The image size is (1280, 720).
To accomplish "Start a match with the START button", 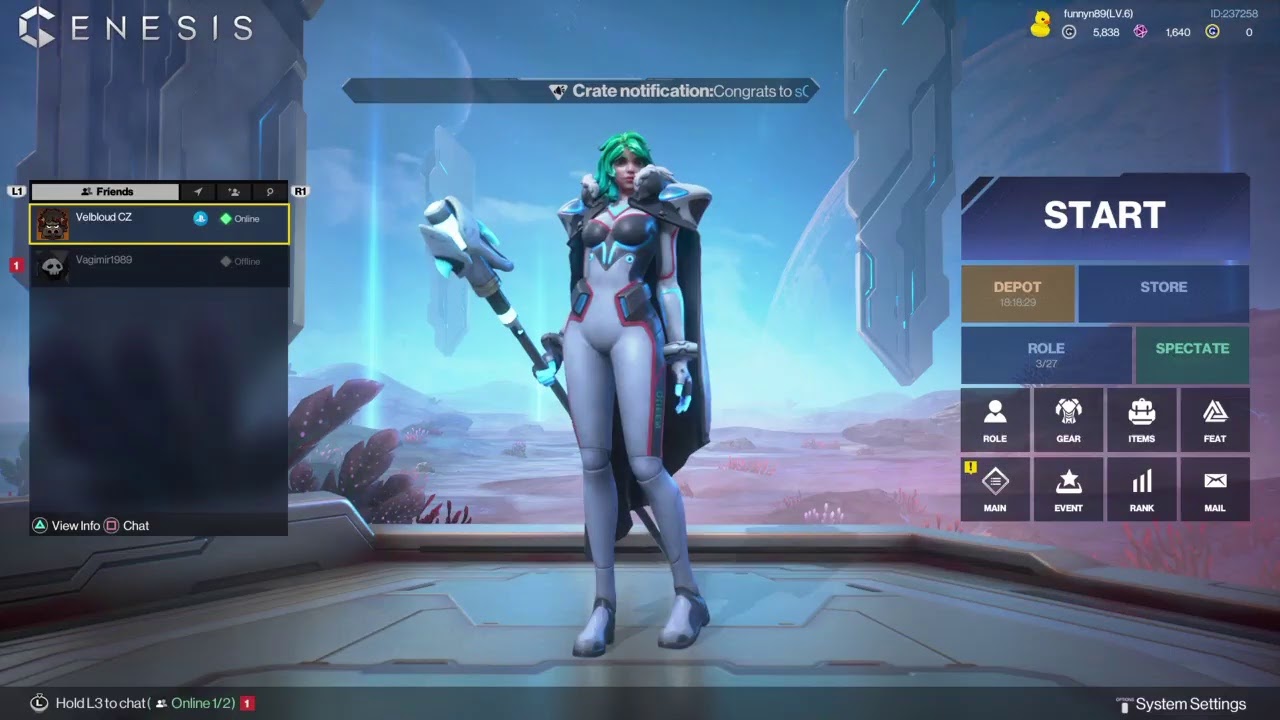I will (1104, 216).
